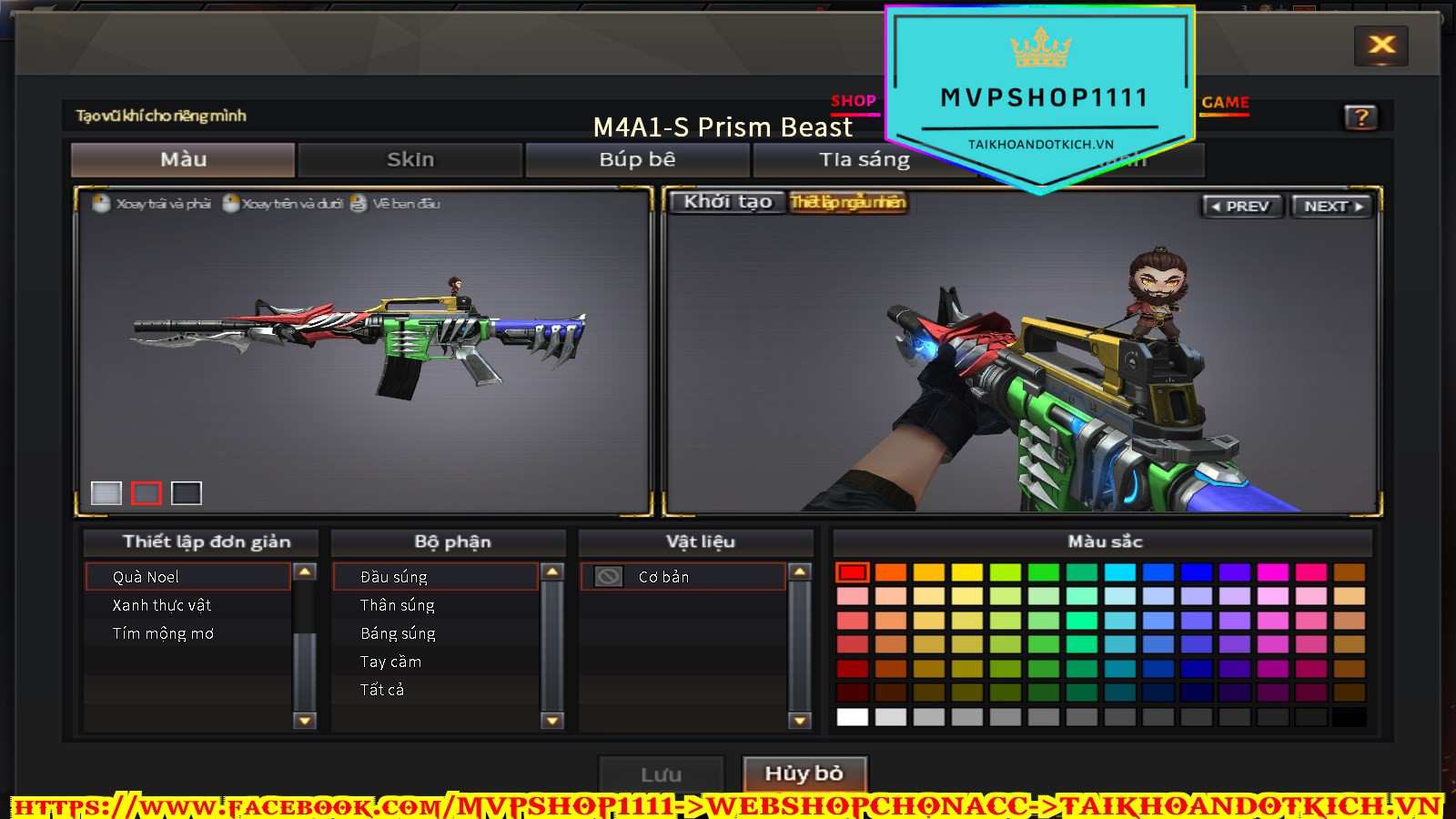1456x819 pixels.
Task: Choose the Báng súng part
Action: 398,633
